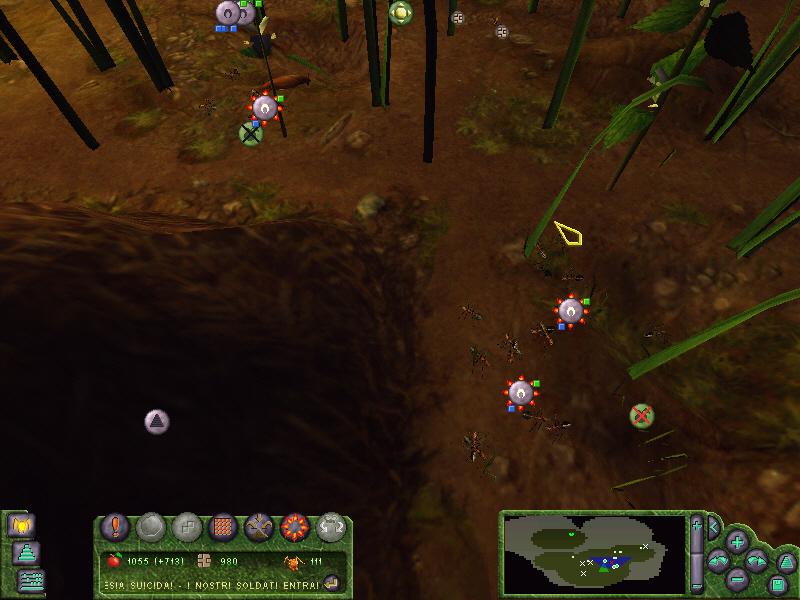Open the list lines panel tab
Screen dimensions: 800x600
33,578
